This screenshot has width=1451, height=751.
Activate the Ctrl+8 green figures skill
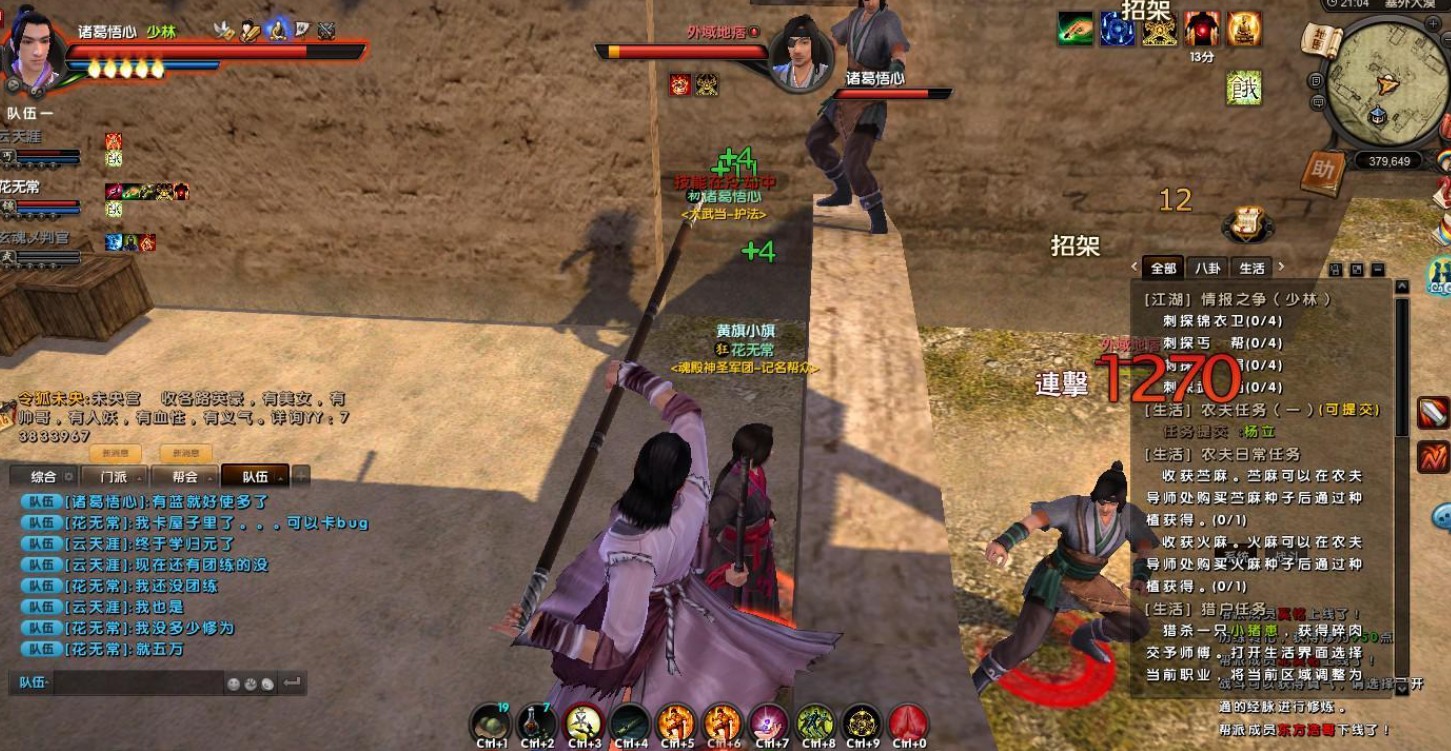tap(815, 722)
